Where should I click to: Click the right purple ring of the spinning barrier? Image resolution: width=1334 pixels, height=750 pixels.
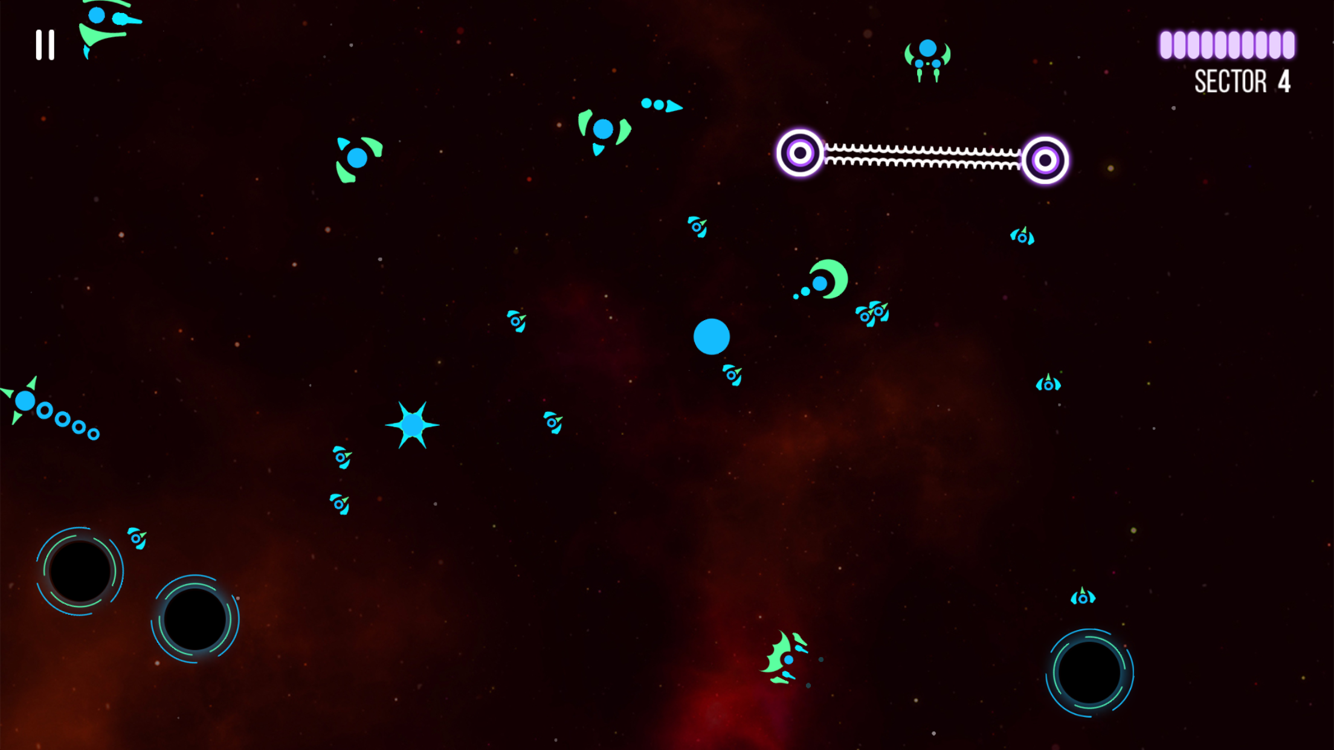1044,158
